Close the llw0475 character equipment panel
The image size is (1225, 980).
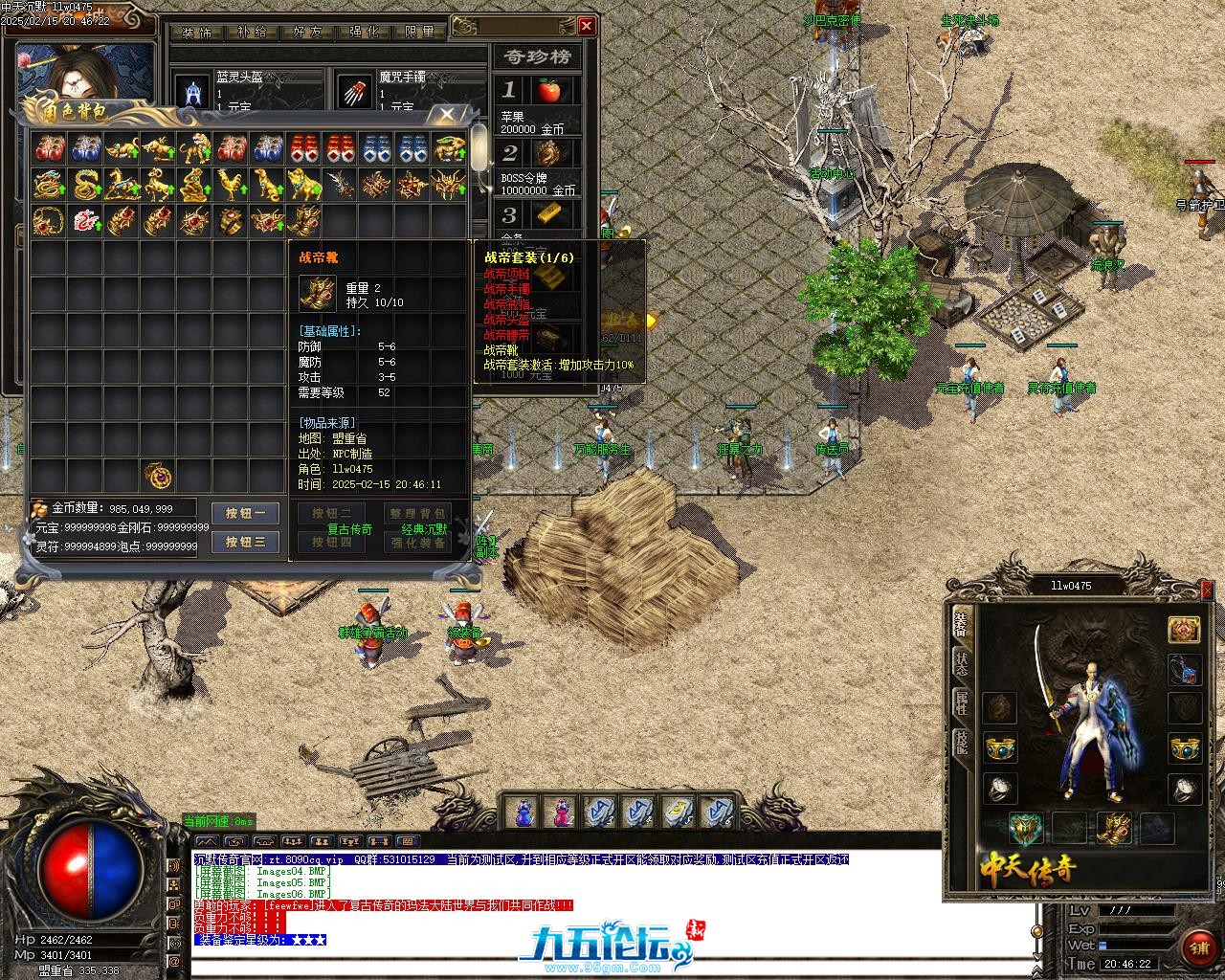pos(1207,590)
